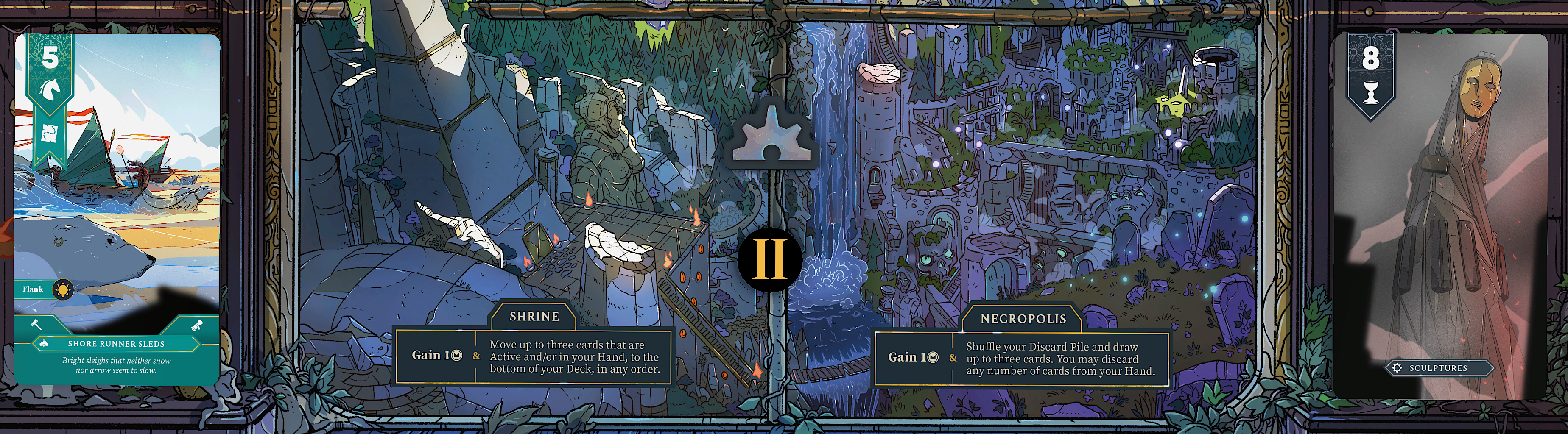This screenshot has width=1568, height=434.
Task: Activate the Shrine action box
Action: (533, 356)
